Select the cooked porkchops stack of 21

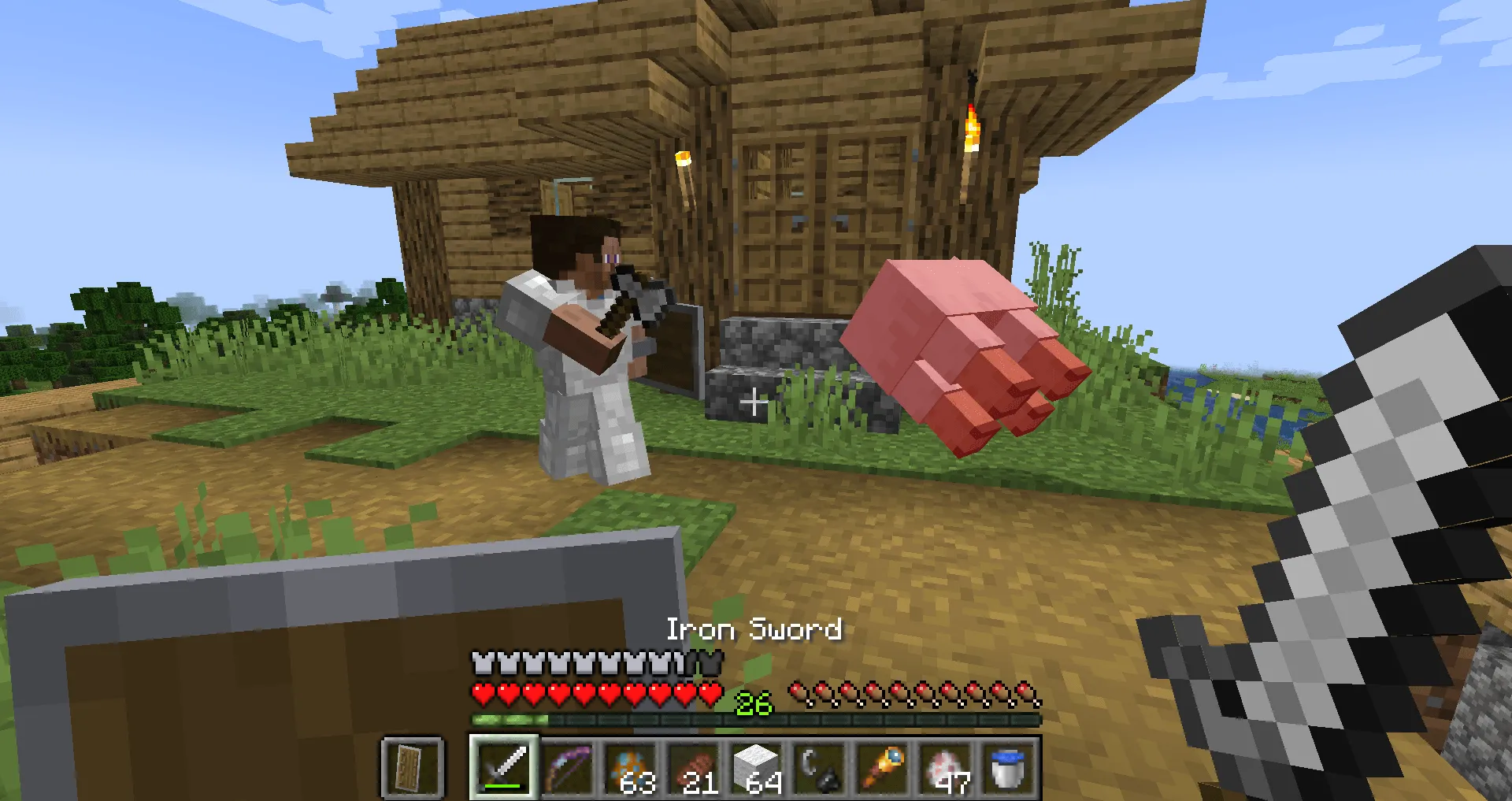coord(695,764)
